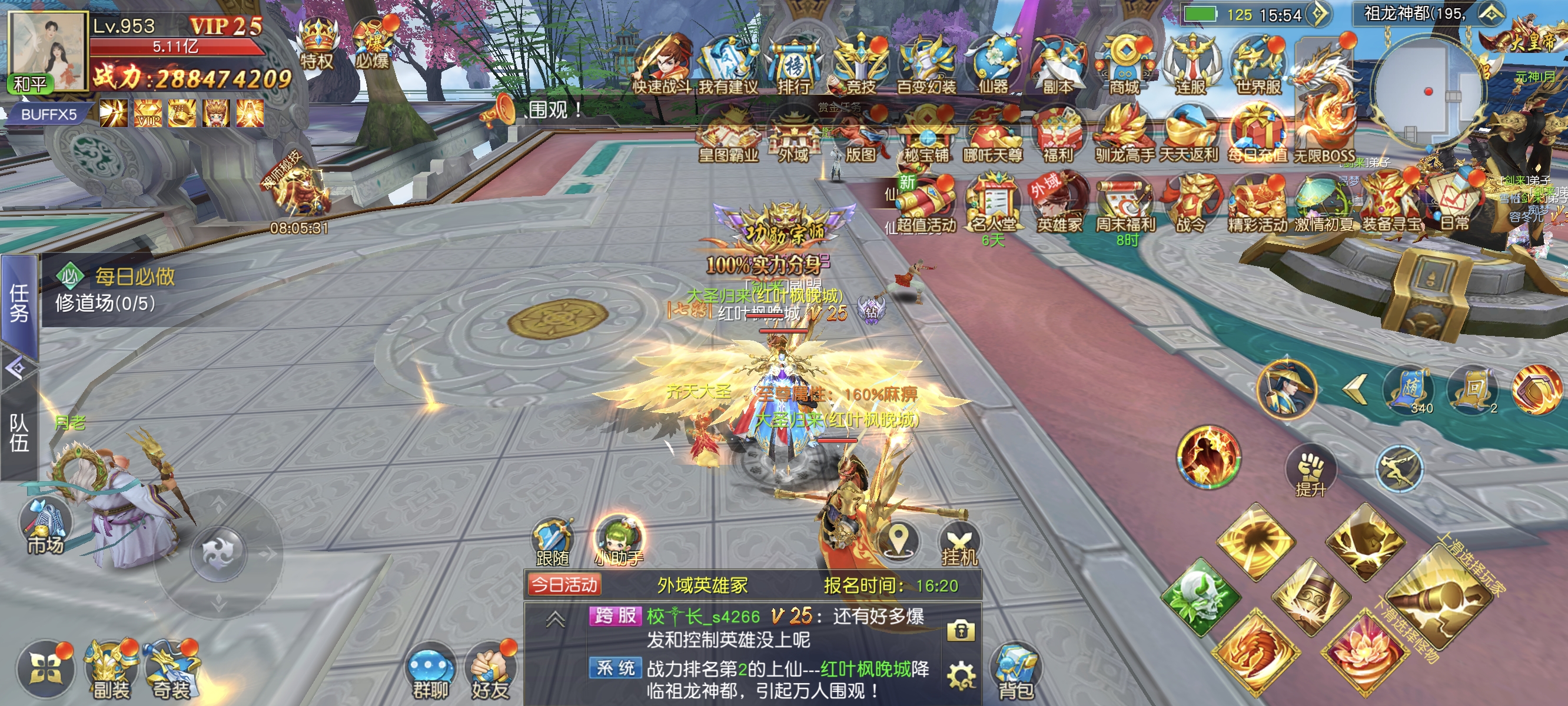Open the 好友 friends list

click(490, 671)
